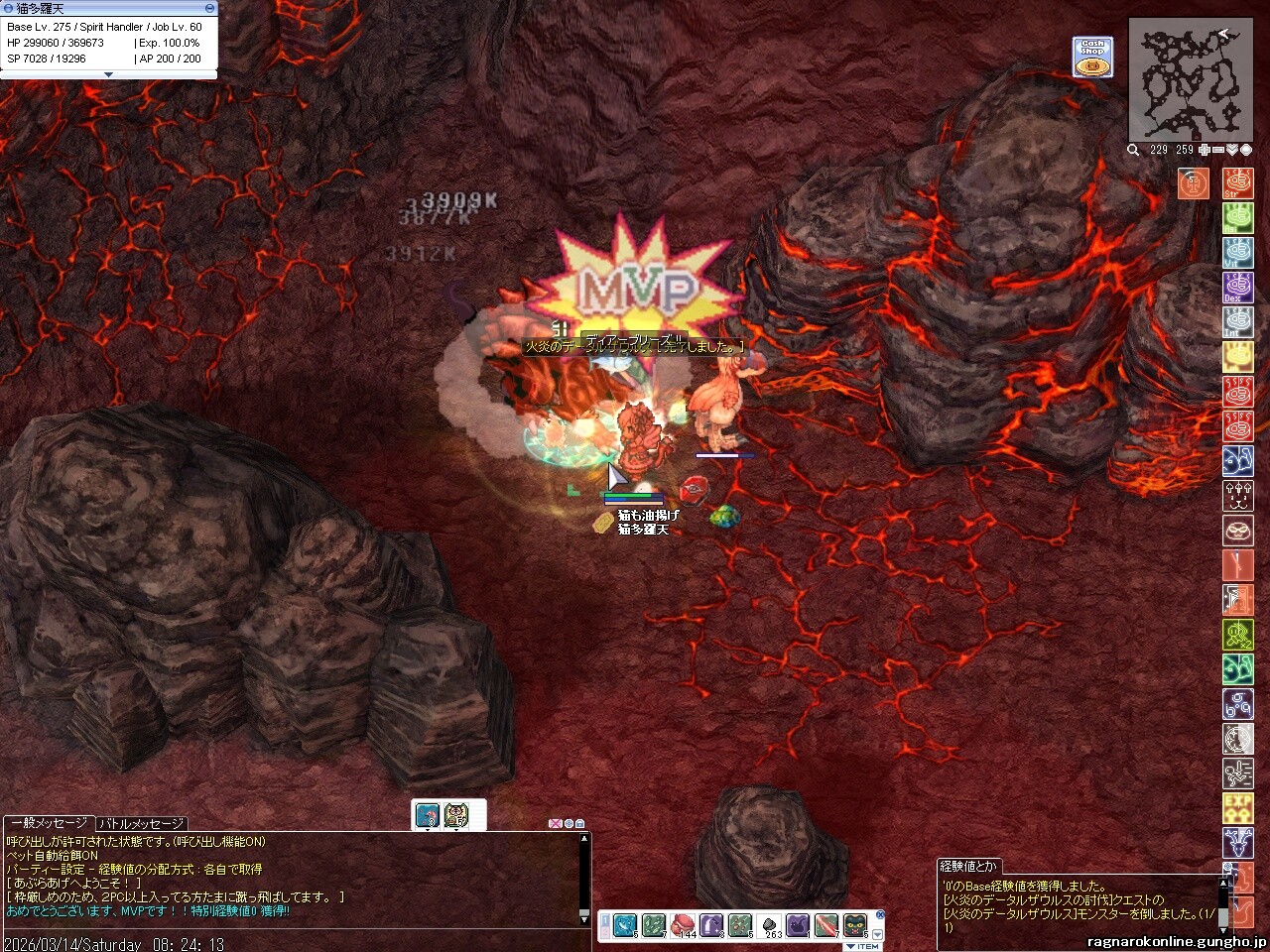The image size is (1270, 952).
Task: Click the Str food buff icon
Action: (1237, 184)
